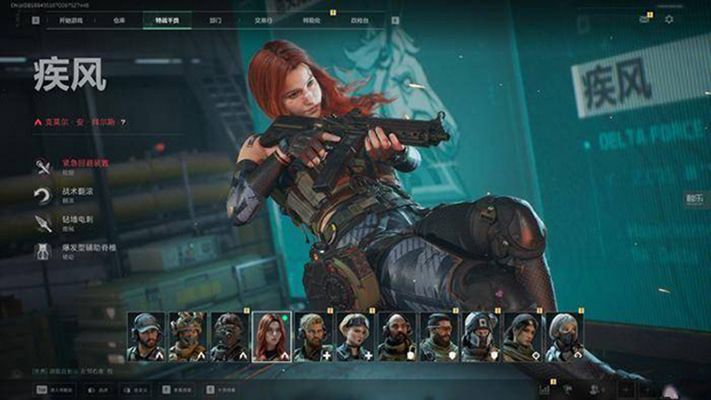Open the 开始游戏 tab
Image resolution: width=711 pixels, height=400 pixels.
(x=71, y=19)
